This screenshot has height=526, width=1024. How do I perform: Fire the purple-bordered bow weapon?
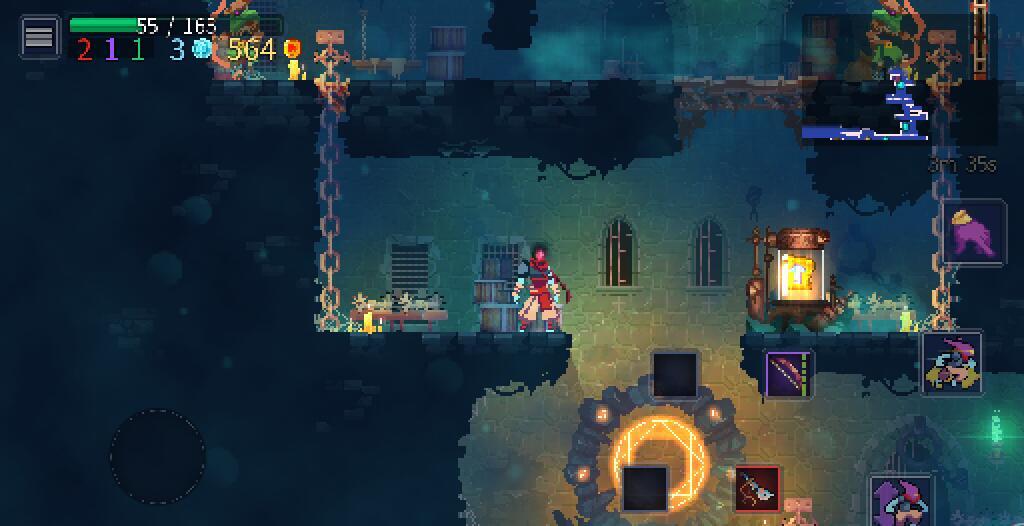(790, 375)
